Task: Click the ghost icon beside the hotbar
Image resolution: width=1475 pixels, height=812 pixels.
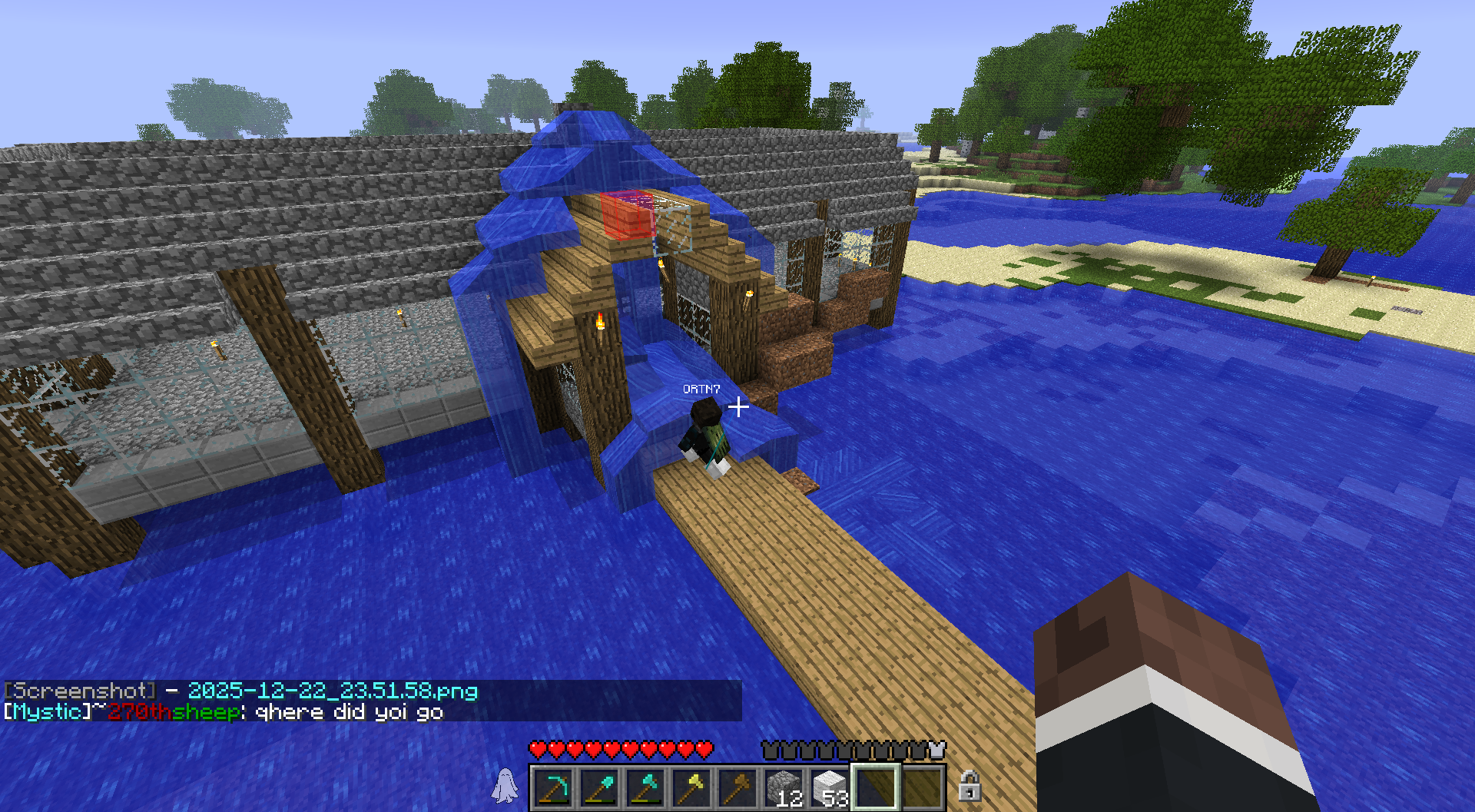Action: 505,786
